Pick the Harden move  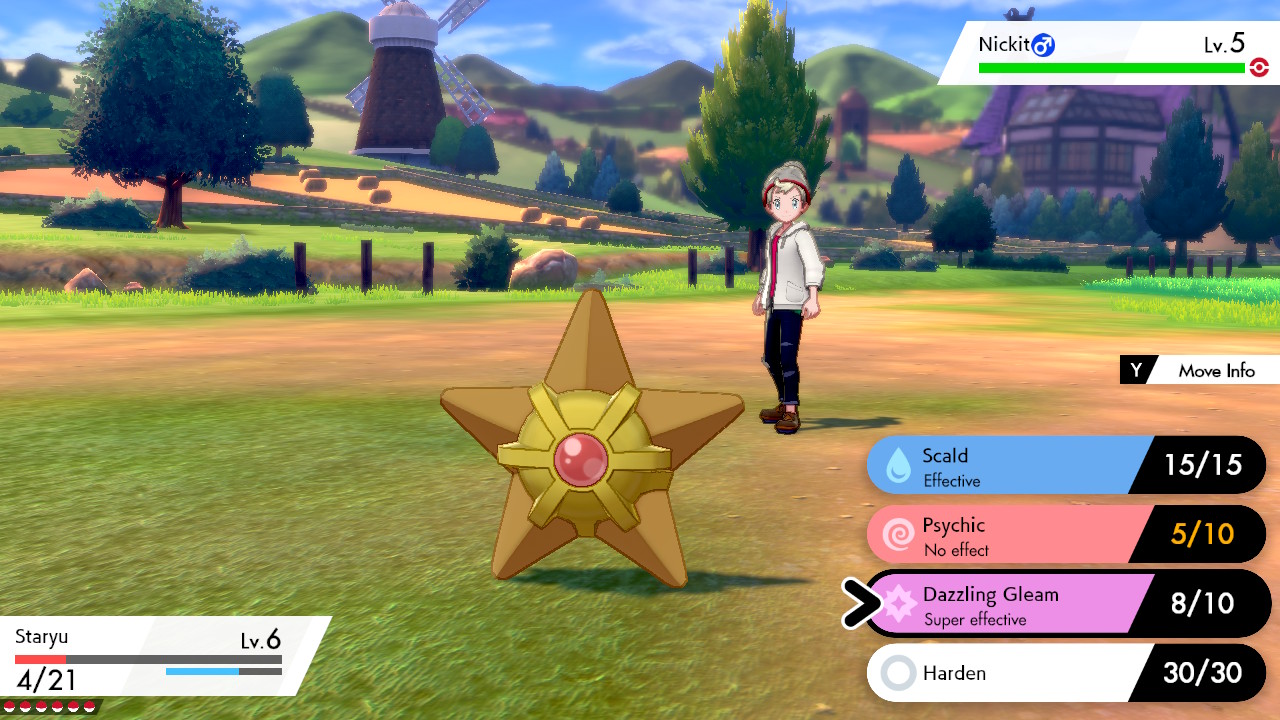pos(1010,673)
